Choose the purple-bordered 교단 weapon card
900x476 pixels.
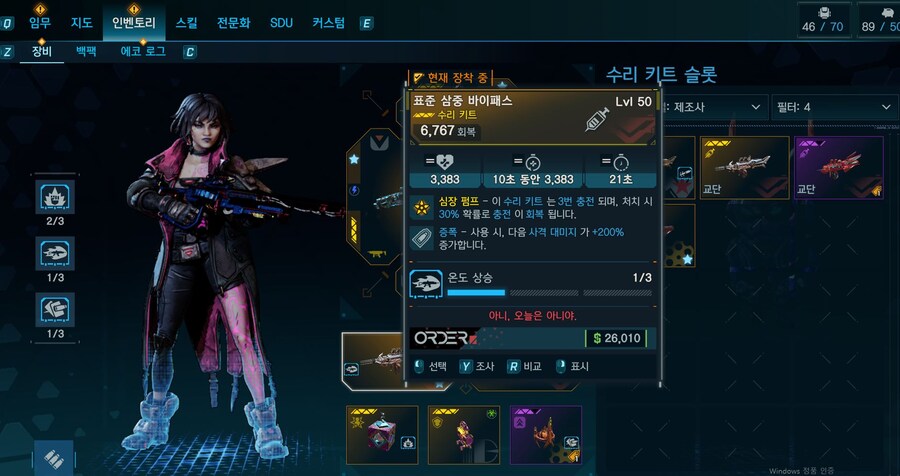point(839,168)
